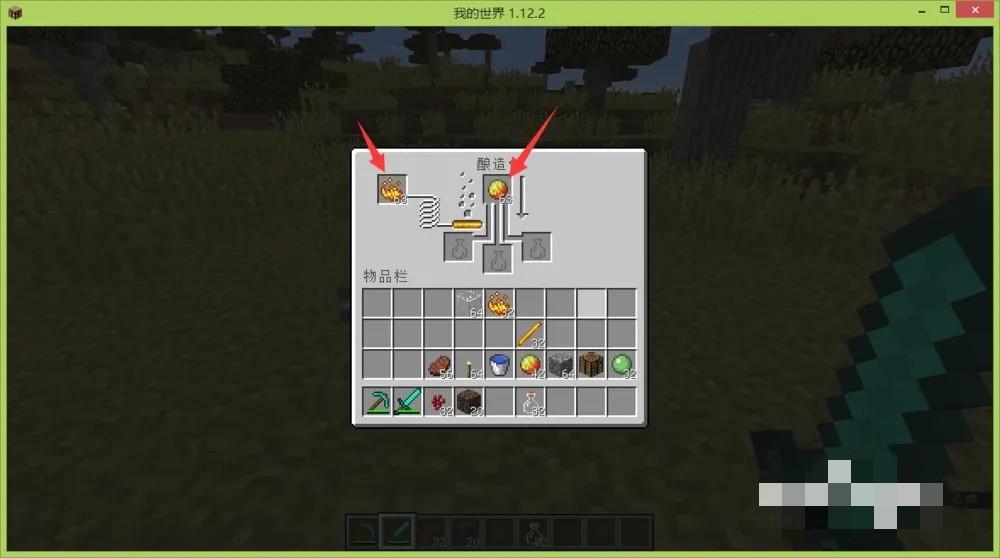The height and width of the screenshot is (558, 1000).
Task: Pick up the gray cobblestone block stack
Action: click(561, 365)
